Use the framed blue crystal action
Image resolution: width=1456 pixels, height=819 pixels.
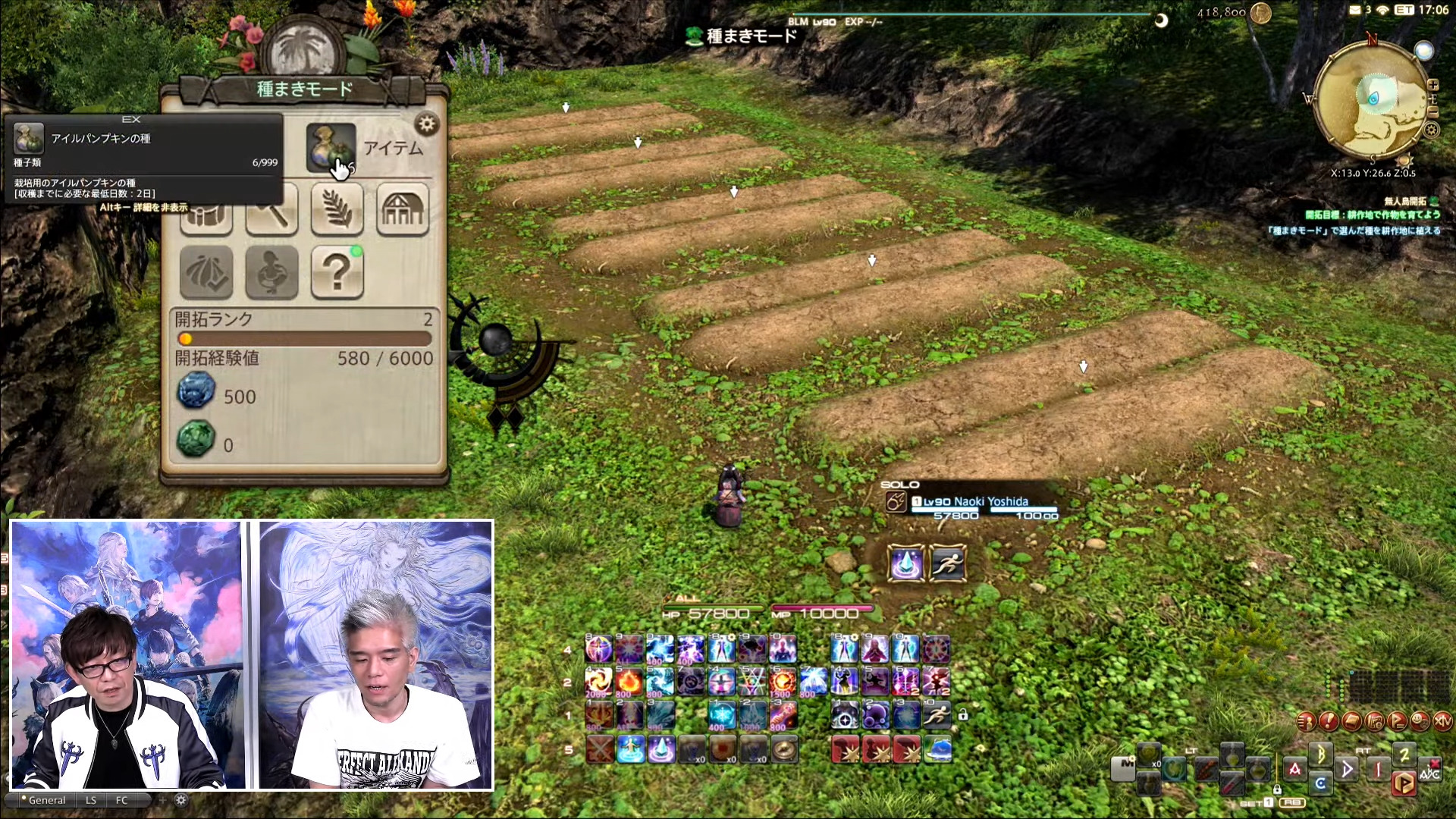pos(905,563)
